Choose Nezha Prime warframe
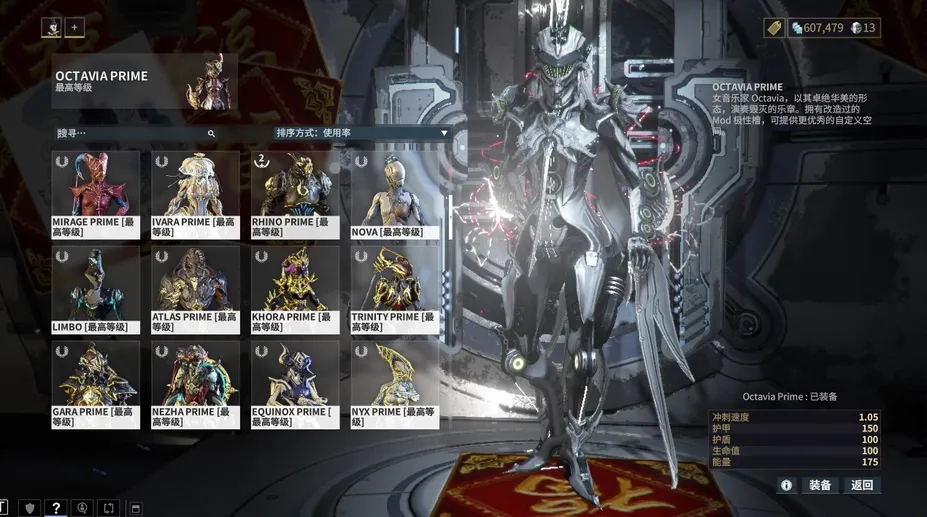927x517 pixels. pos(195,383)
